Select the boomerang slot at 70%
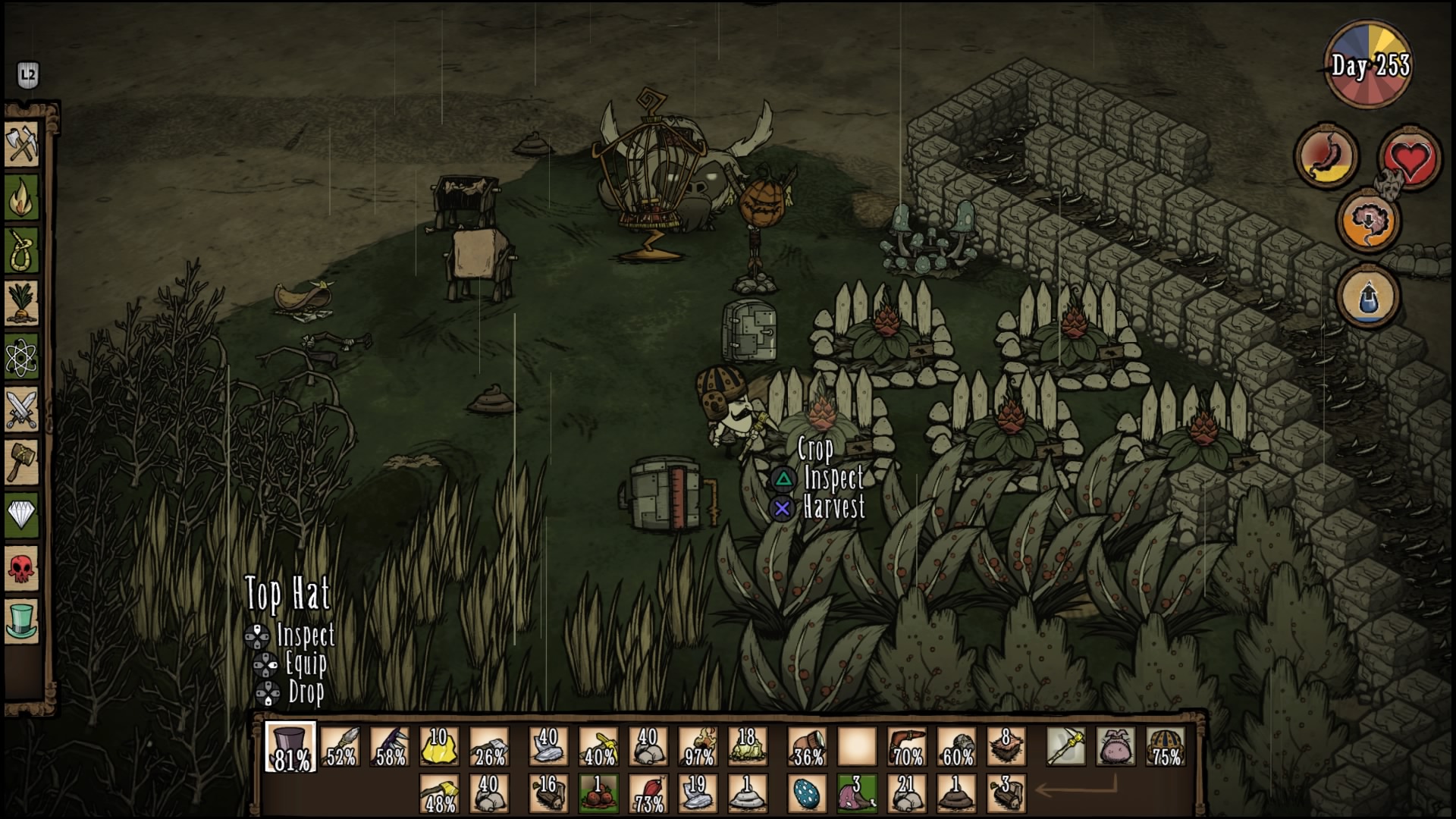 pos(907,747)
